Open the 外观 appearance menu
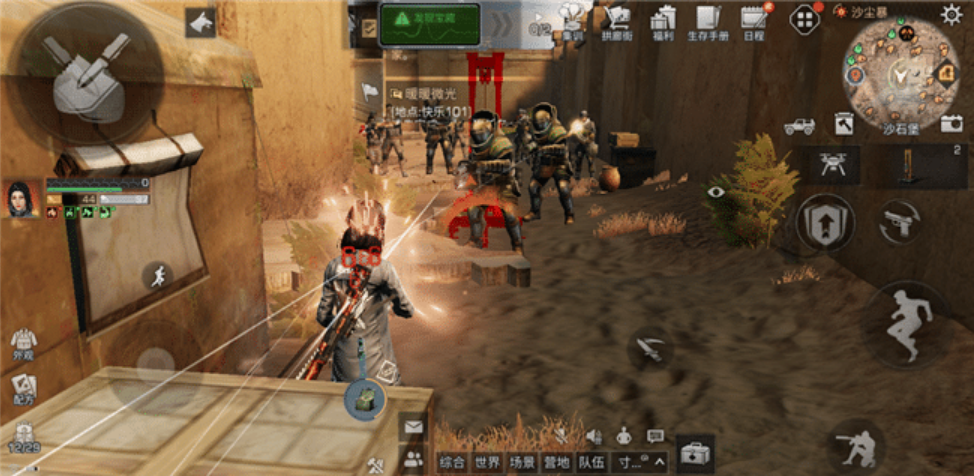This screenshot has width=974, height=476. [x=24, y=344]
